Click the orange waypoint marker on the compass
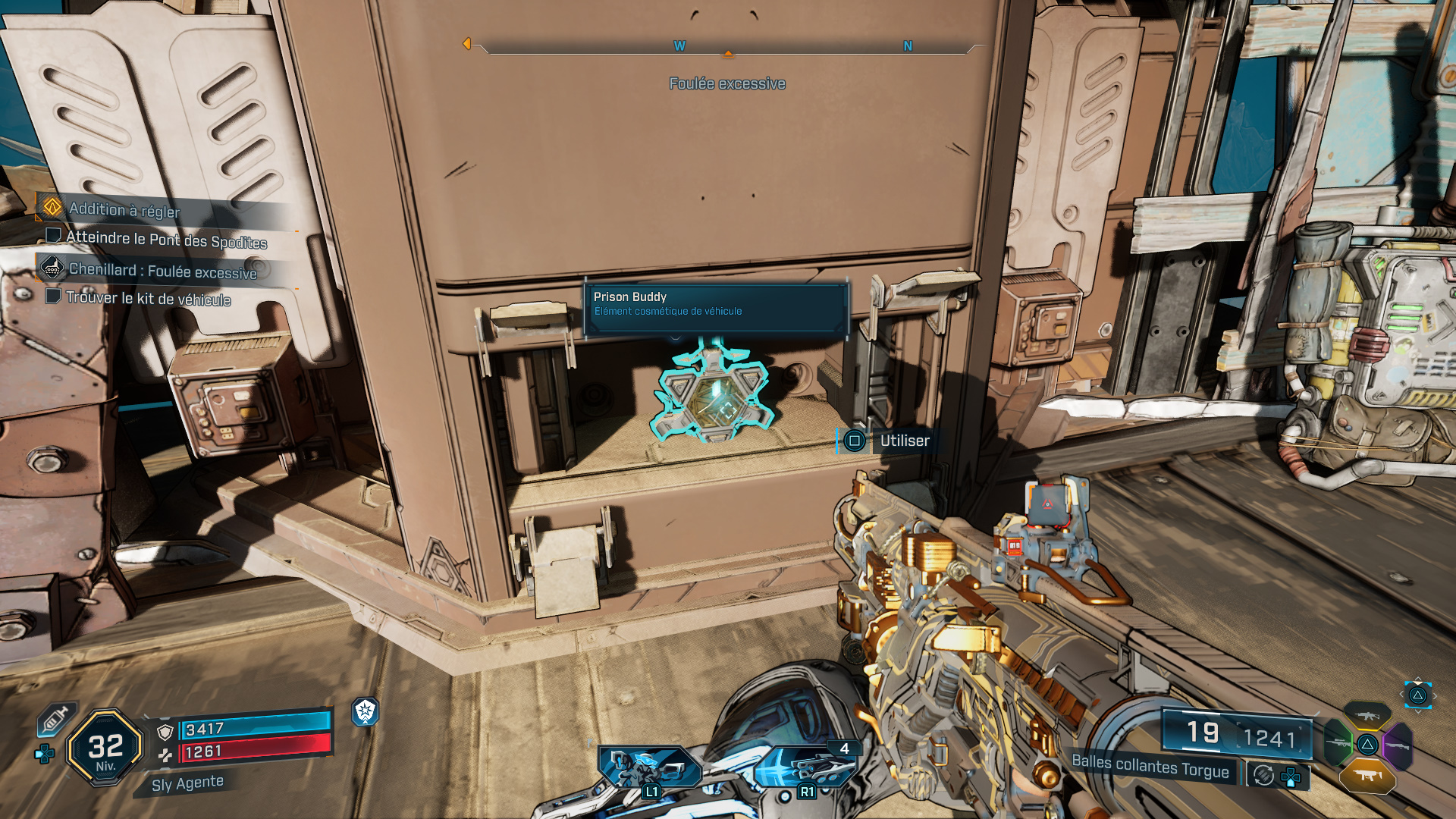Viewport: 1456px width, 819px height. (x=728, y=54)
